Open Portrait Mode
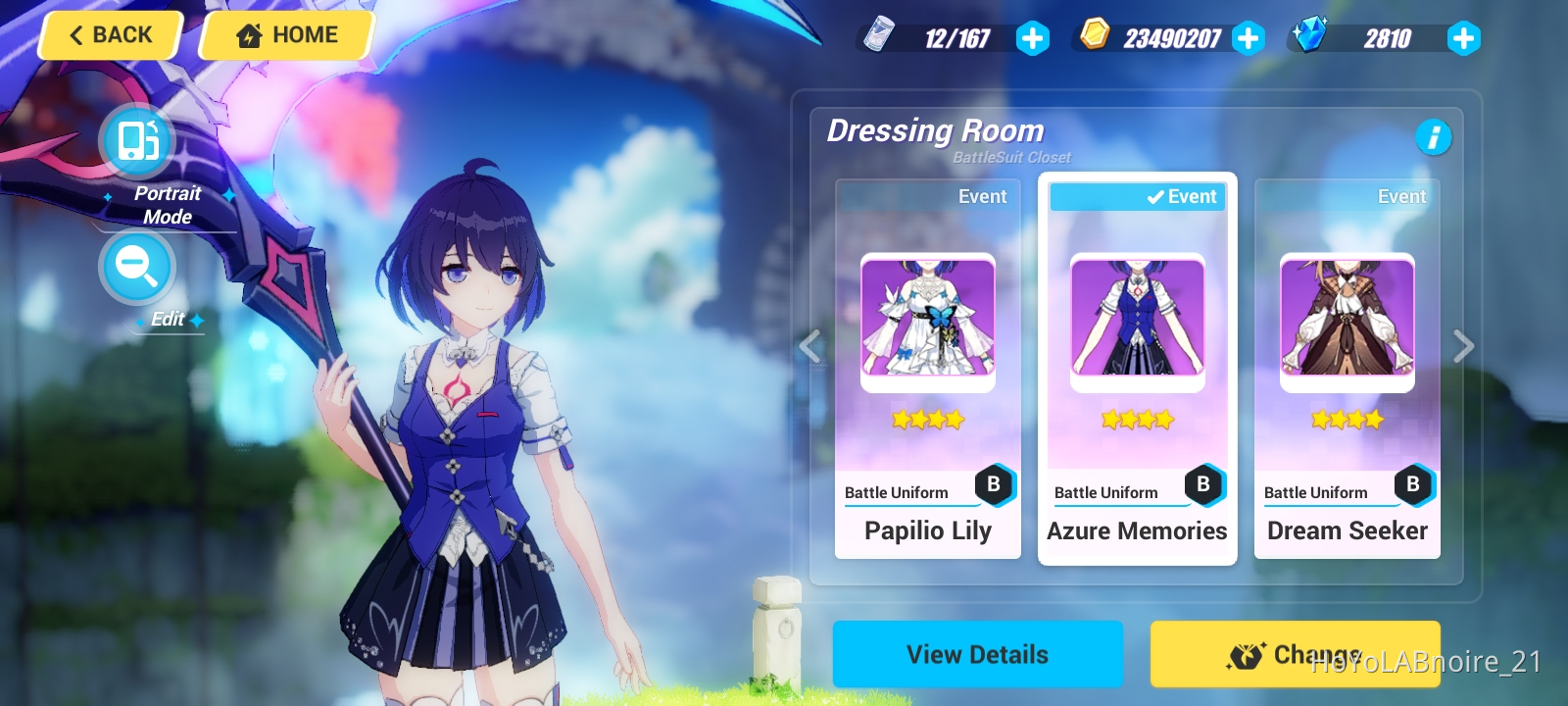Viewport: 1568px width, 706px height. pyautogui.click(x=136, y=141)
